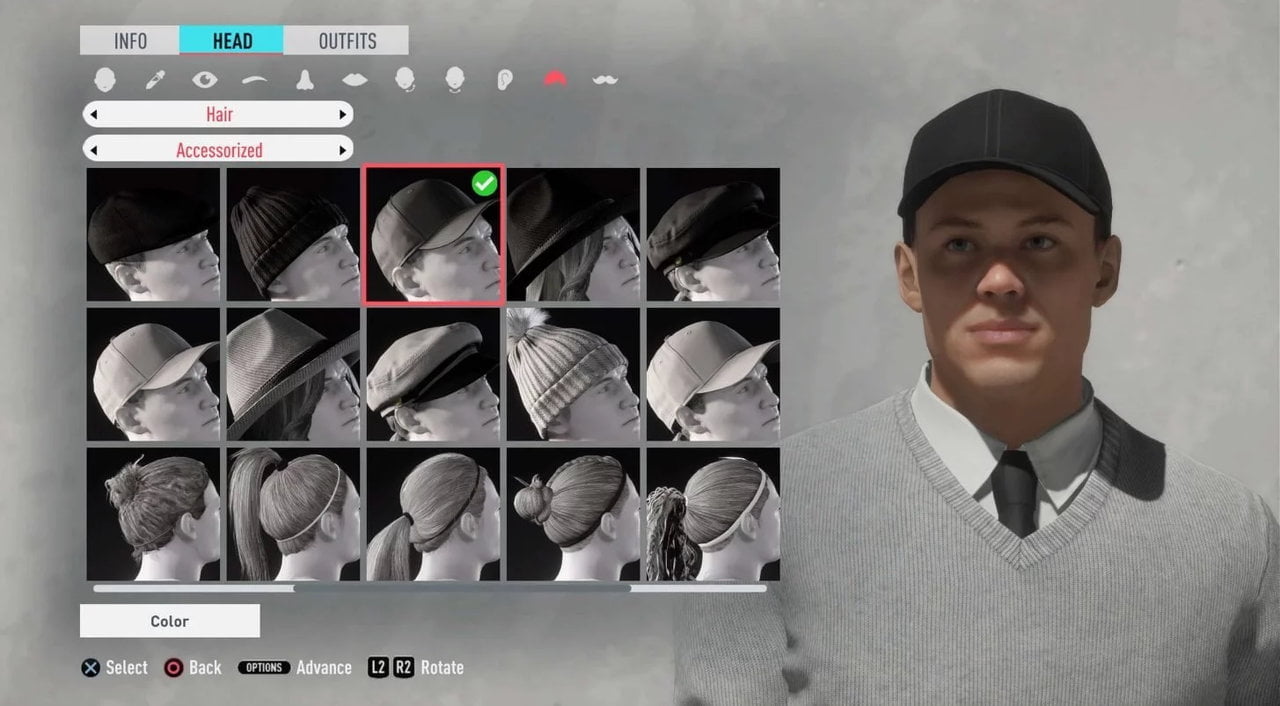The height and width of the screenshot is (706, 1280).
Task: Select the eyedropper skin tone icon
Action: coord(155,79)
